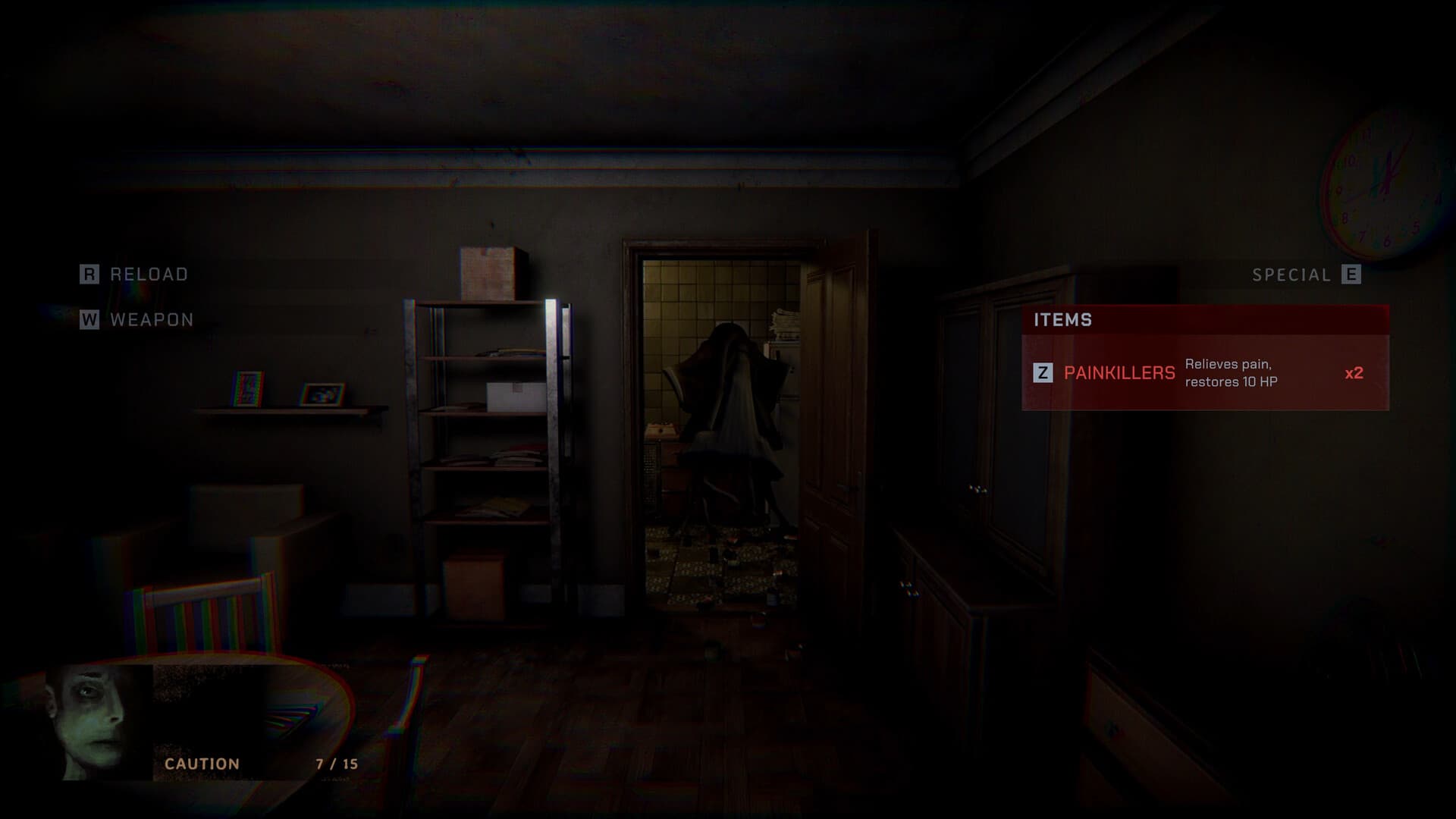This screenshot has height=819, width=1456.
Task: Expand the ITEMS panel header
Action: point(1063,320)
